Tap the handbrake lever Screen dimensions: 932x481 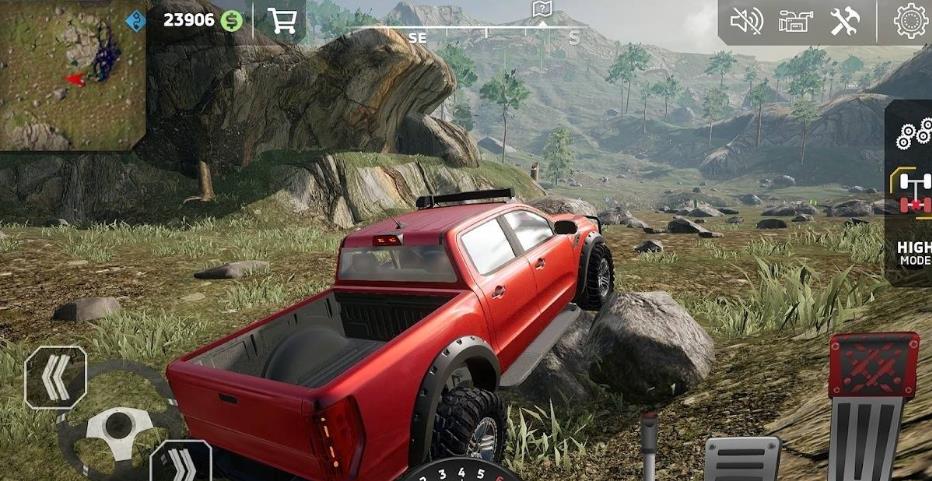click(x=650, y=445)
